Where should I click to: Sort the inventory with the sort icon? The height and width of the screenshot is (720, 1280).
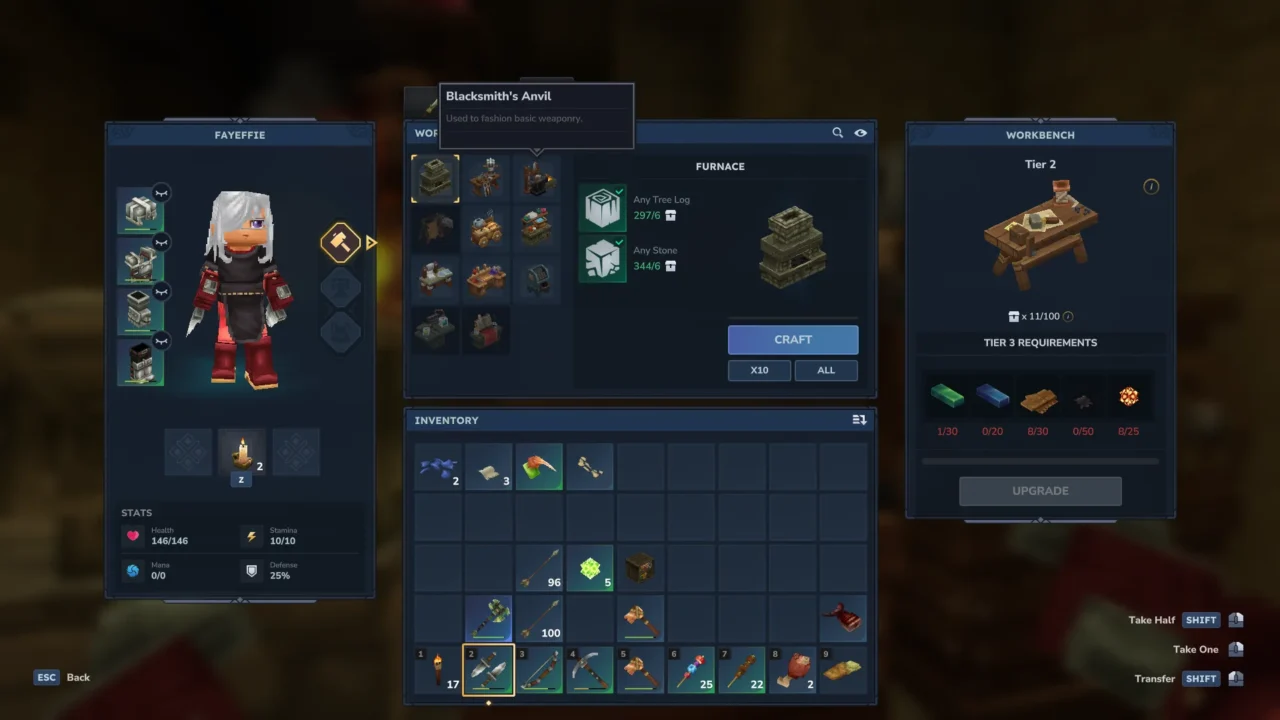859,420
